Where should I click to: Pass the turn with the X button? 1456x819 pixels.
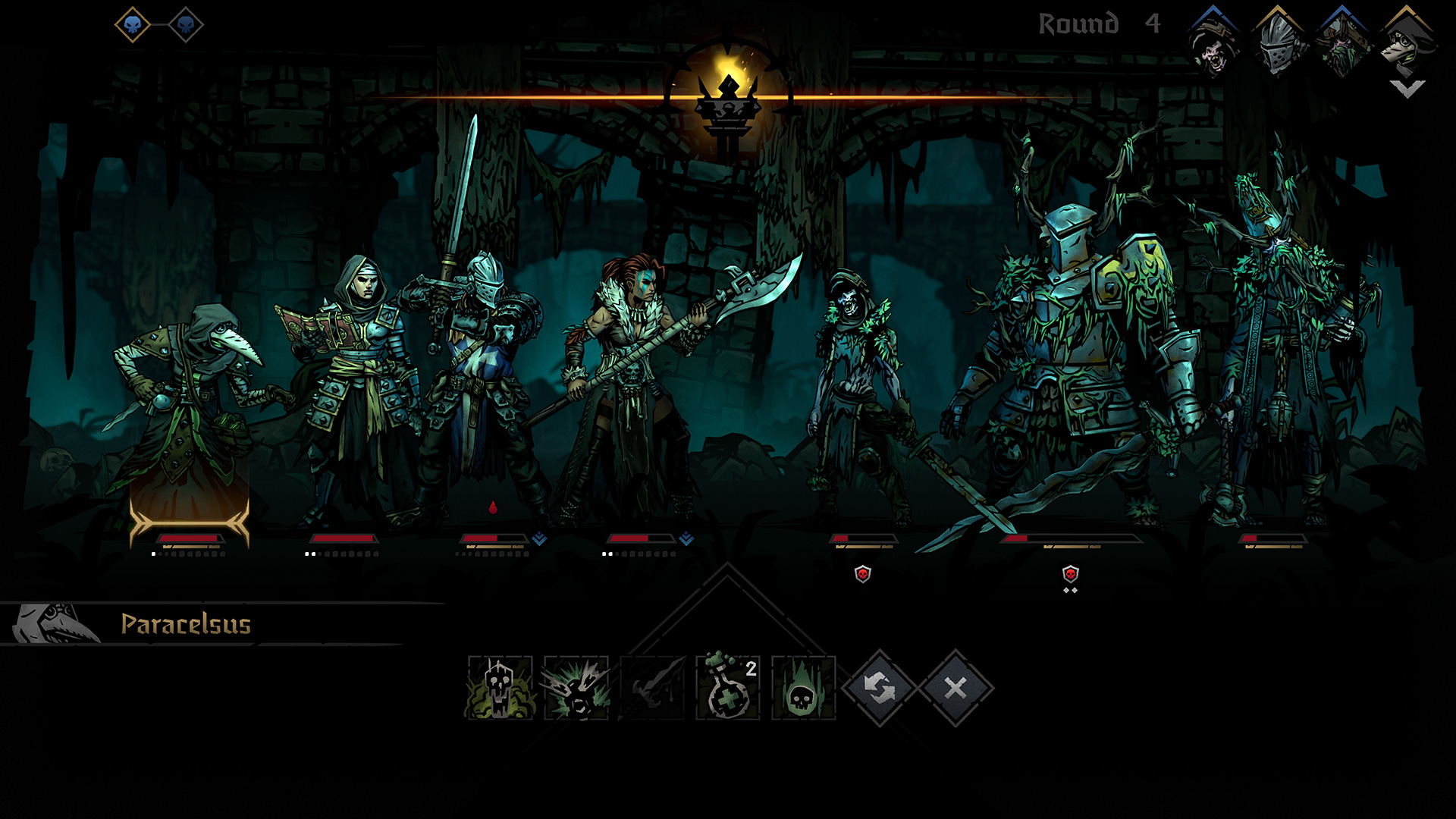point(955,688)
